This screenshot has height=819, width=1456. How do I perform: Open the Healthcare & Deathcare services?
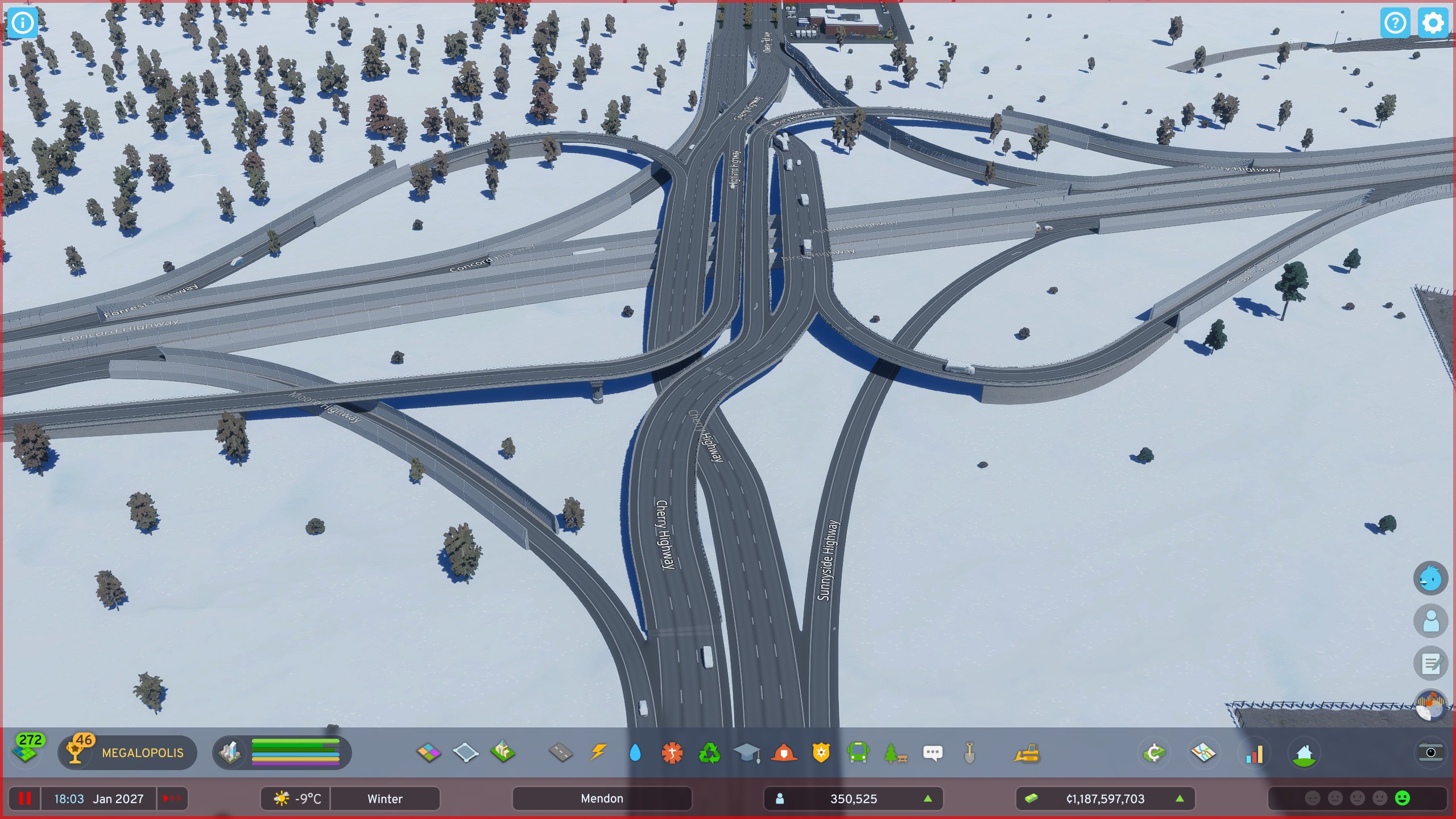[x=672, y=752]
